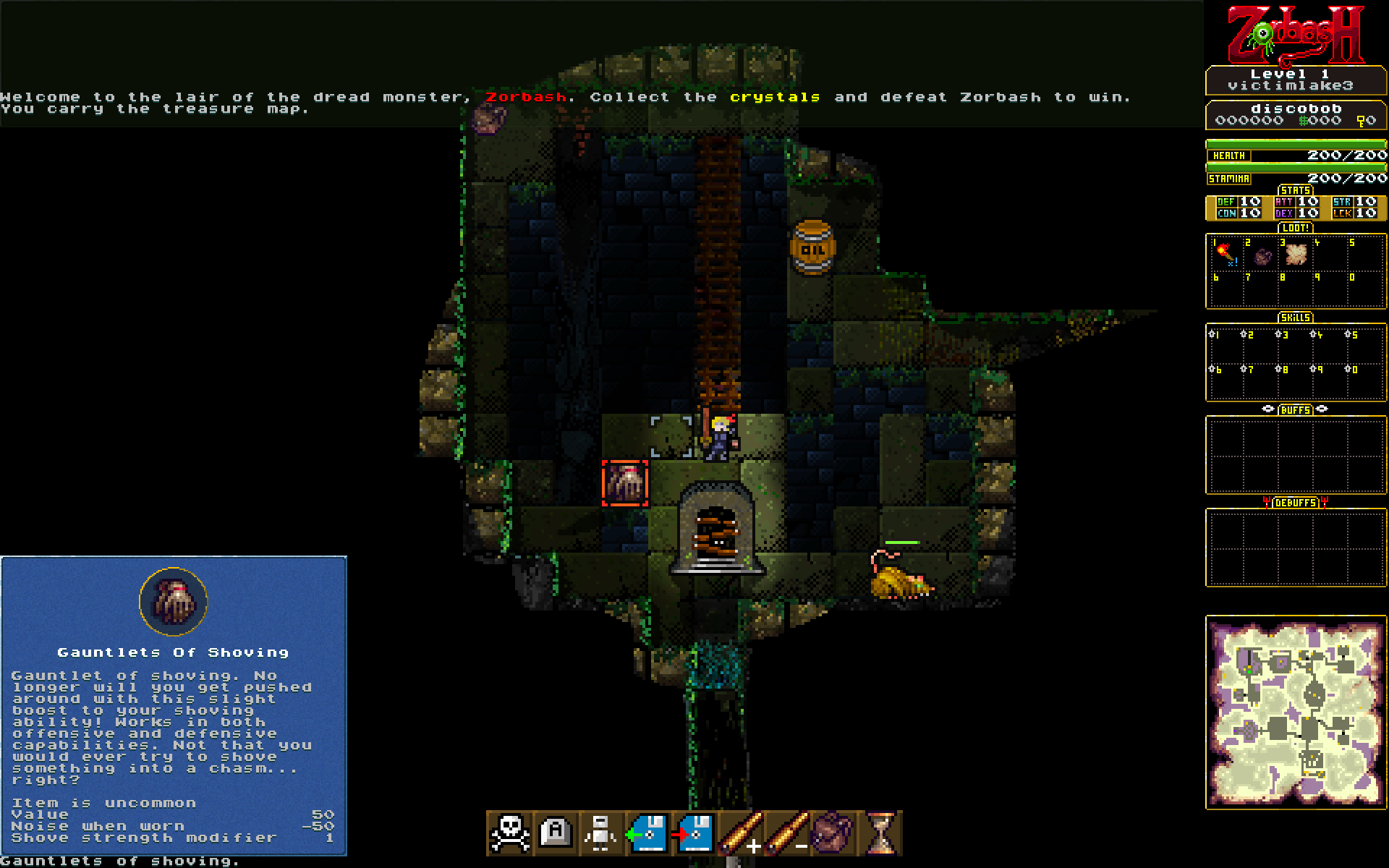Image resolution: width=1389 pixels, height=868 pixels.
Task: Select the dark pouch in loot slot 2
Action: [1262, 256]
